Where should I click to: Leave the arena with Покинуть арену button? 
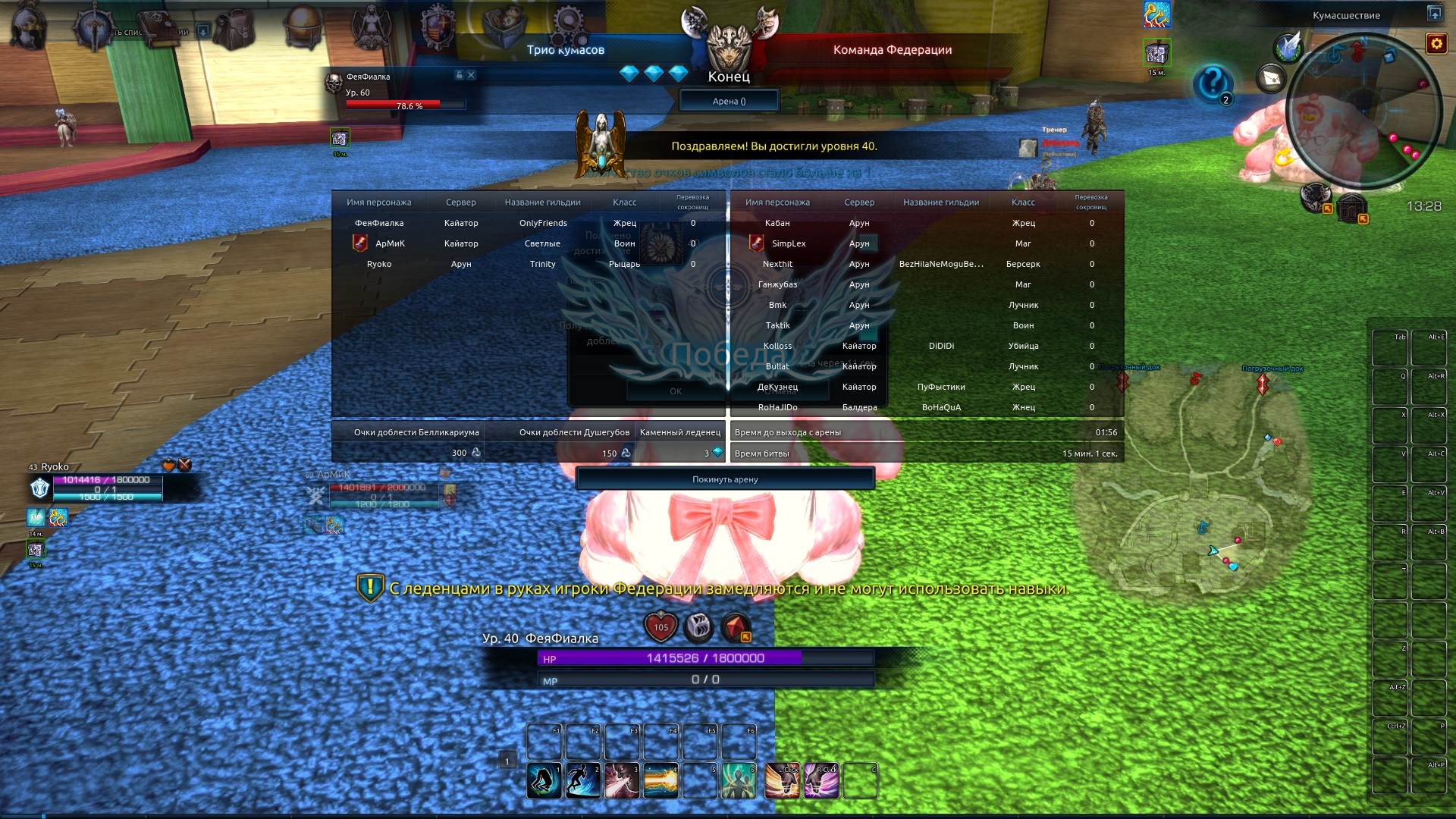click(725, 479)
